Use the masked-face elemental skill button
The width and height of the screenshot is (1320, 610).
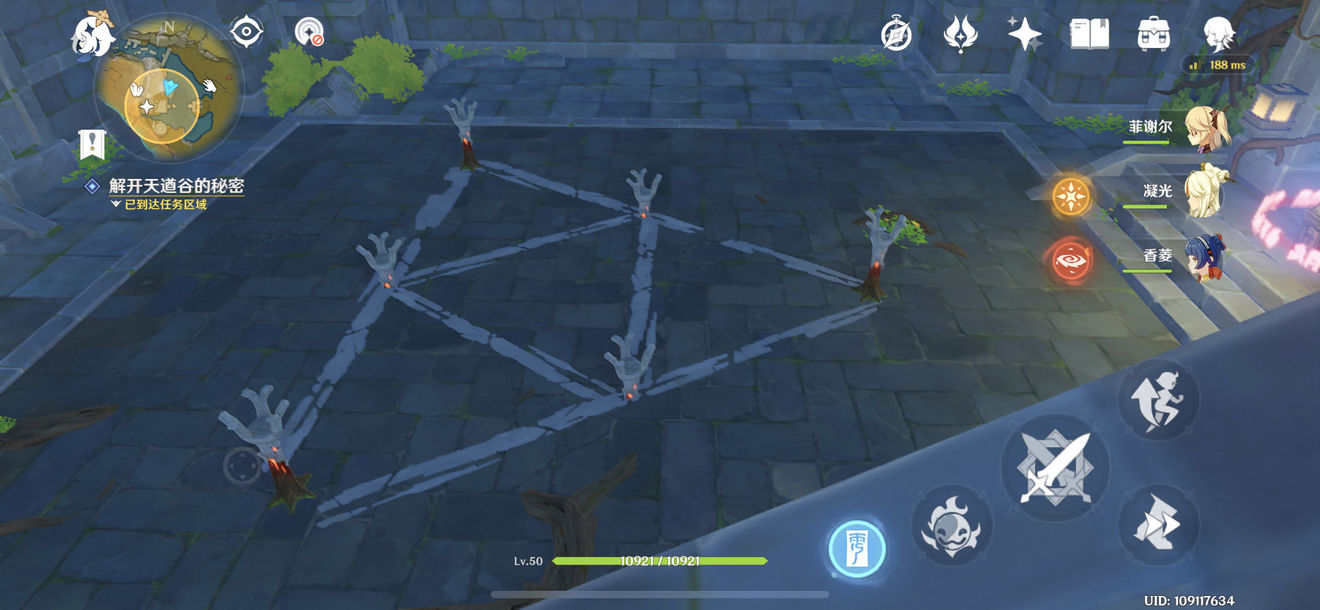[951, 525]
